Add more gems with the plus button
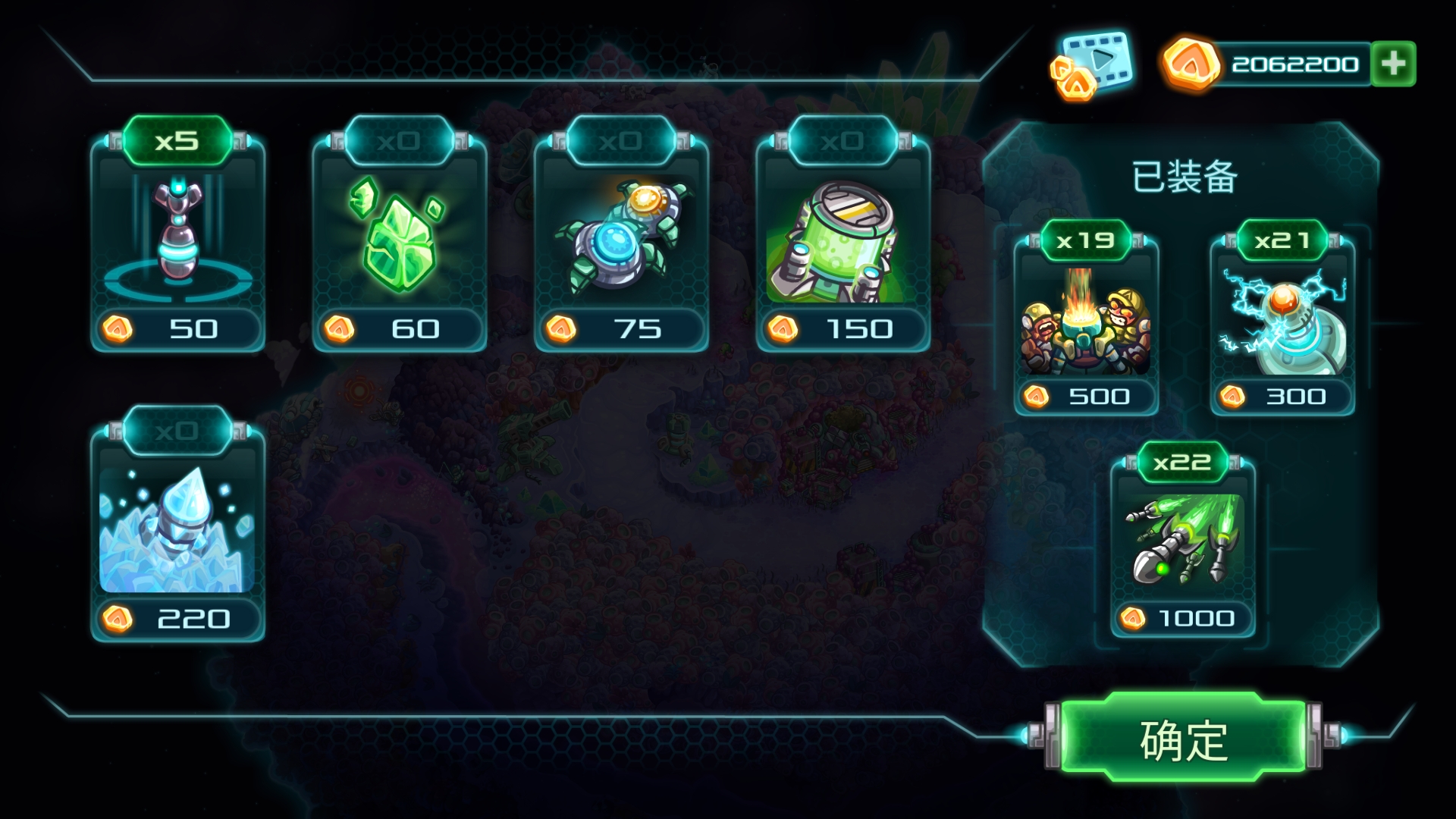Viewport: 1456px width, 819px height. (x=1393, y=64)
